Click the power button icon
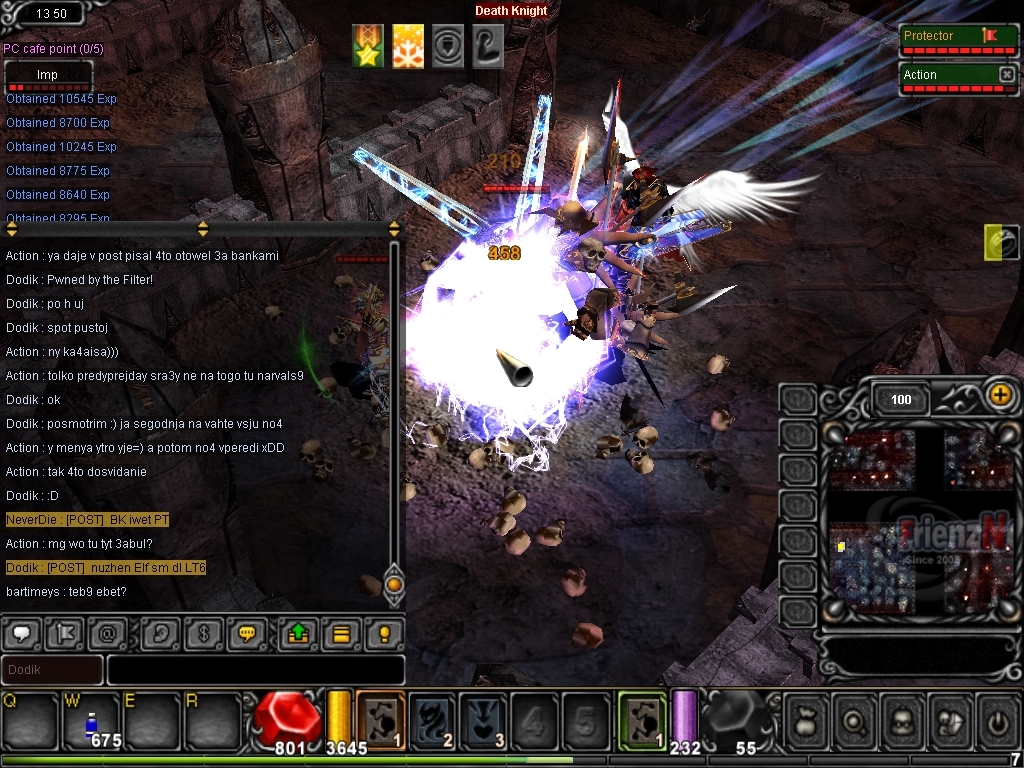This screenshot has width=1024, height=768. pyautogui.click(x=998, y=718)
